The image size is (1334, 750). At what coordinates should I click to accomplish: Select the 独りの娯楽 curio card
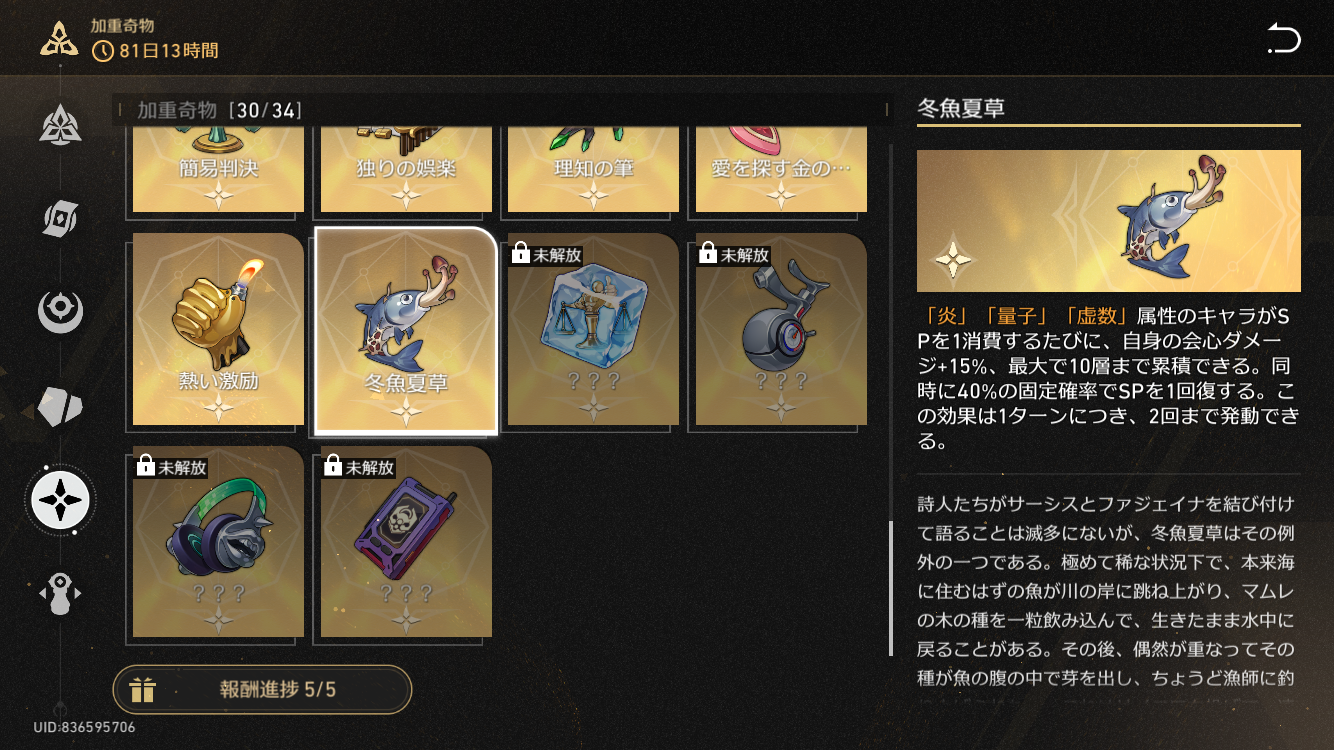(406, 170)
